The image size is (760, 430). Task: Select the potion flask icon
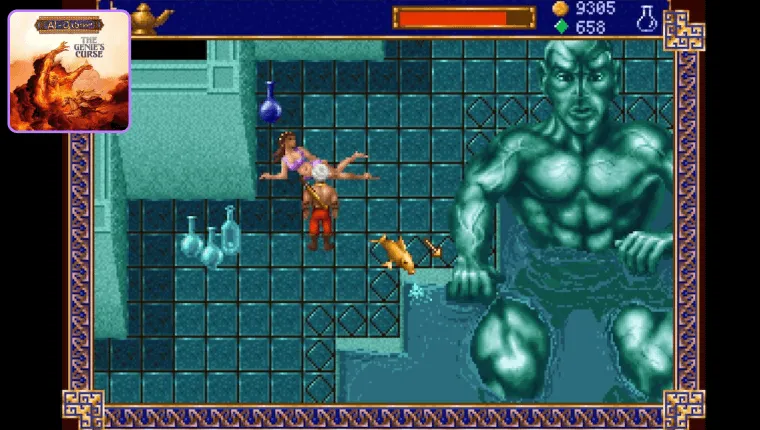tap(646, 17)
